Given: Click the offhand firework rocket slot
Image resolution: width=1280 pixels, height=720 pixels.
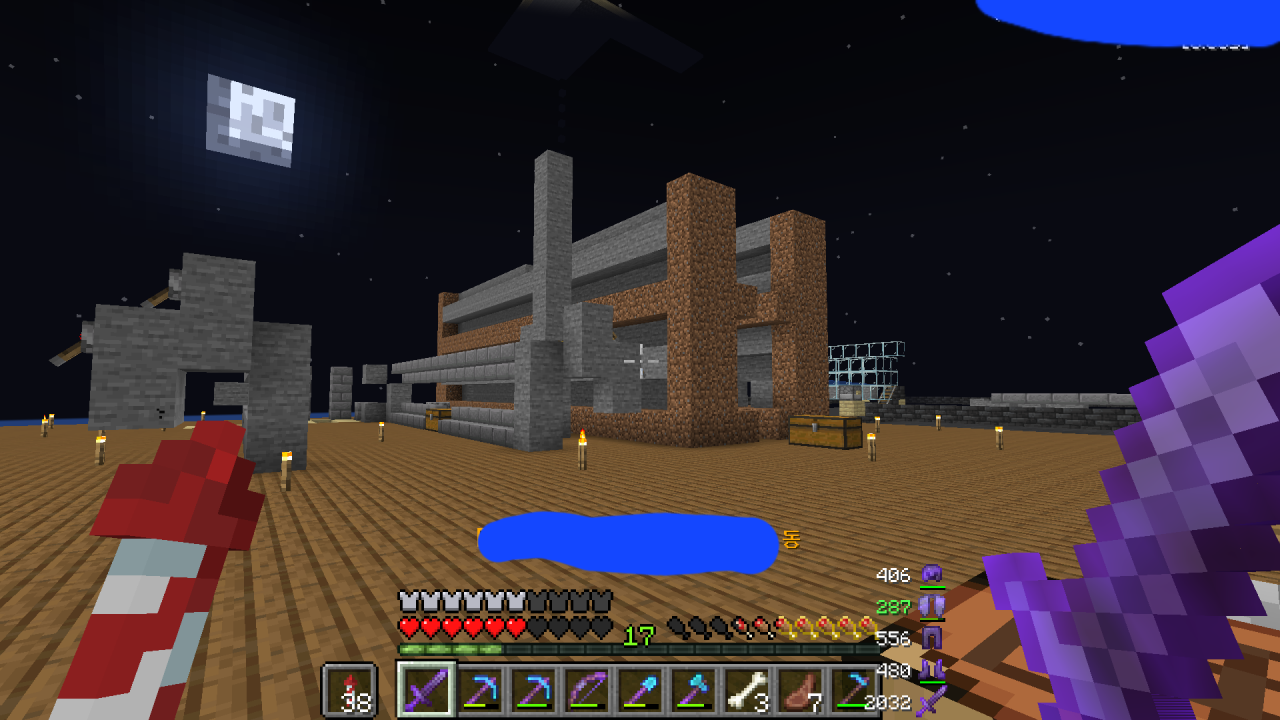Looking at the screenshot, I should tap(349, 690).
